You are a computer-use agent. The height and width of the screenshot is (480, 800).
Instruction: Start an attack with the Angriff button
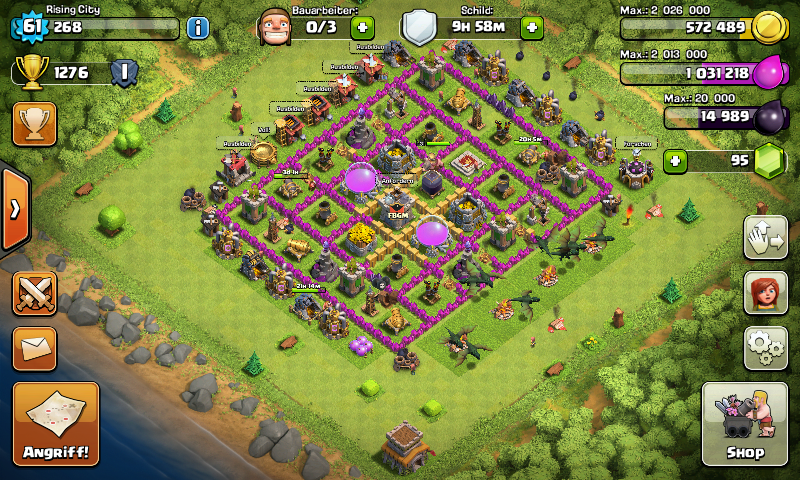(x=56, y=425)
